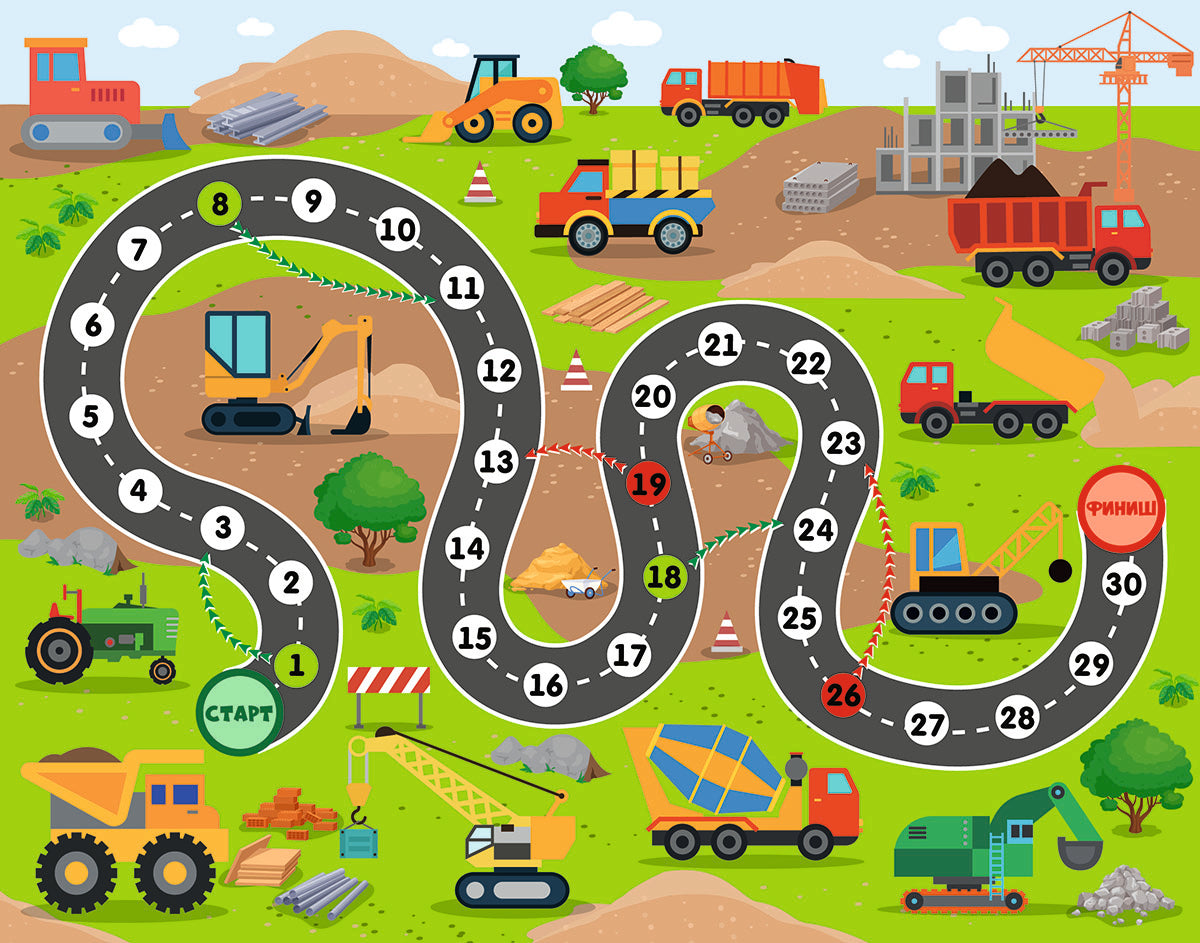Choose board space number 13
Image resolution: width=1200 pixels, height=943 pixels.
click(496, 461)
